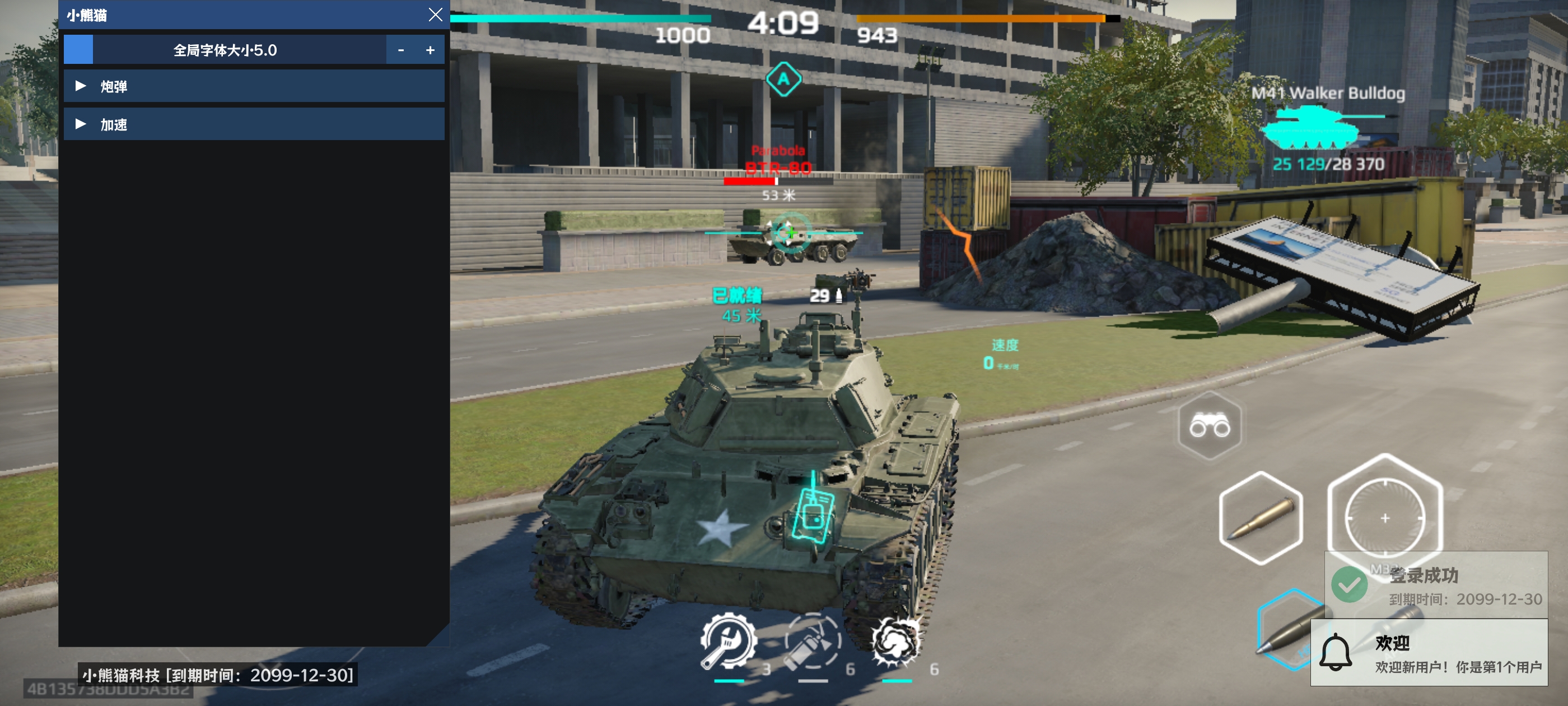Toggle the blue checkbox beside global font size
This screenshot has width=1568, height=706.
tap(78, 50)
